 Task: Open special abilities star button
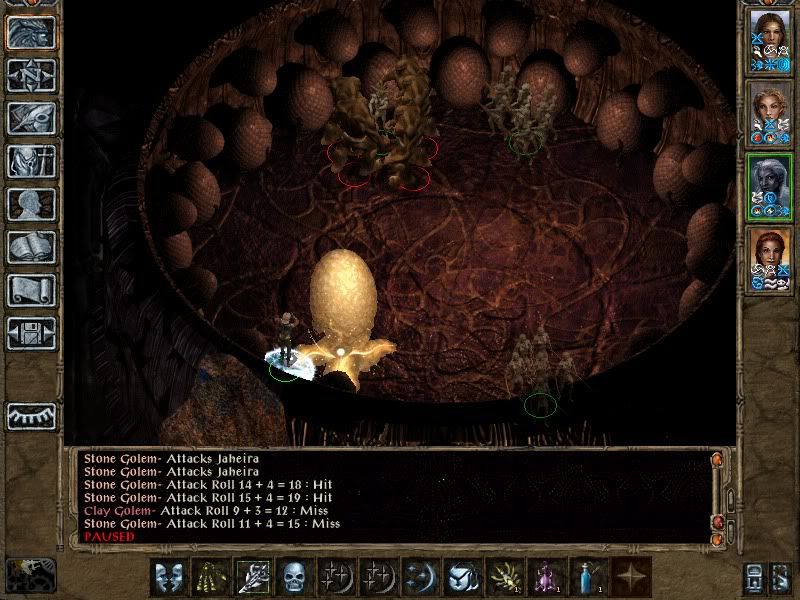pyautogui.click(x=631, y=577)
